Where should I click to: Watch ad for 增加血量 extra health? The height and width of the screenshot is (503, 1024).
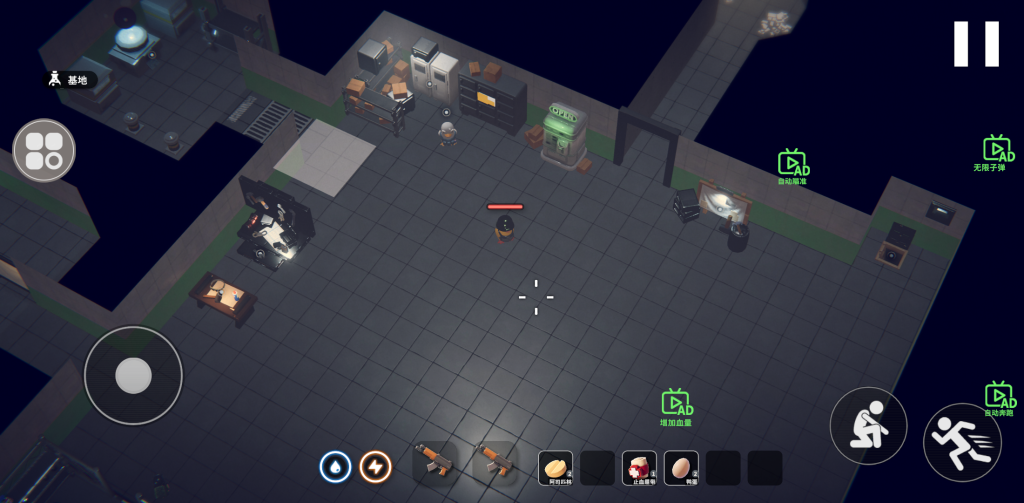(676, 405)
